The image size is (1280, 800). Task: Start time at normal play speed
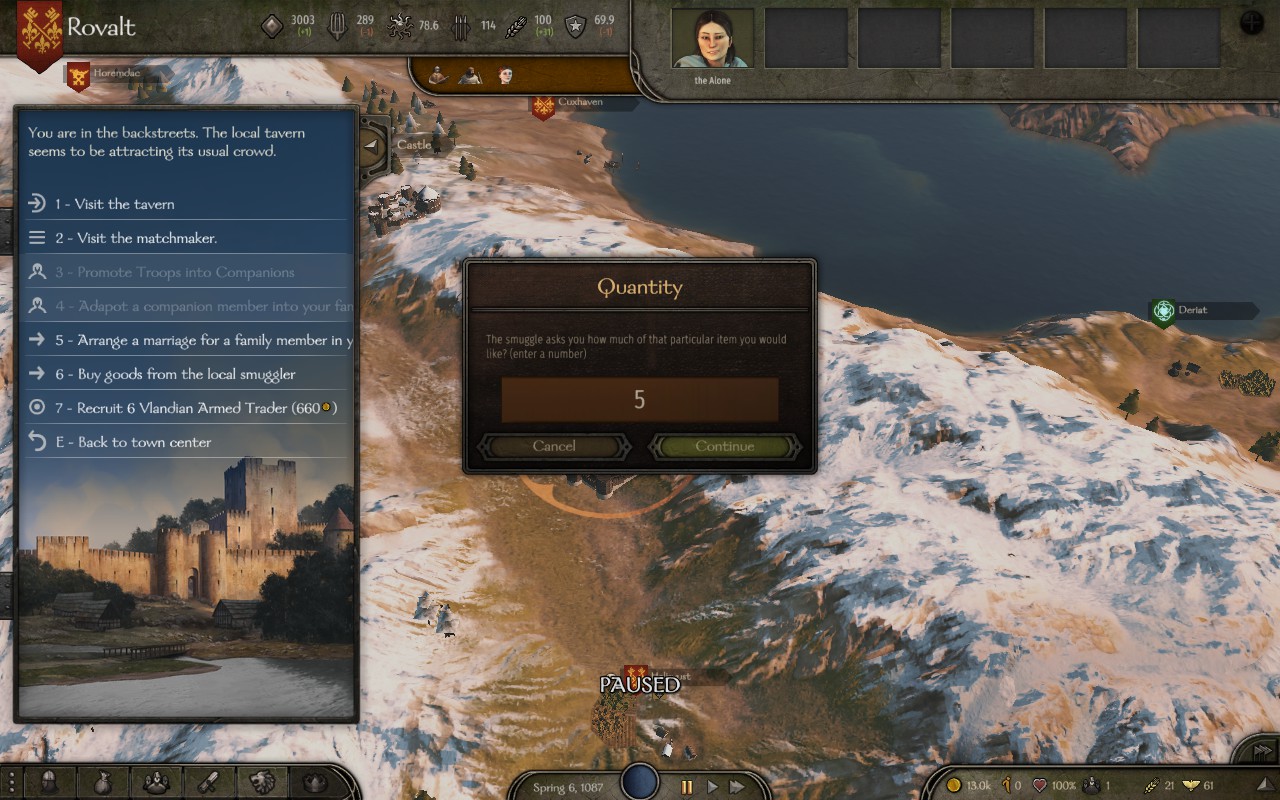[x=712, y=787]
